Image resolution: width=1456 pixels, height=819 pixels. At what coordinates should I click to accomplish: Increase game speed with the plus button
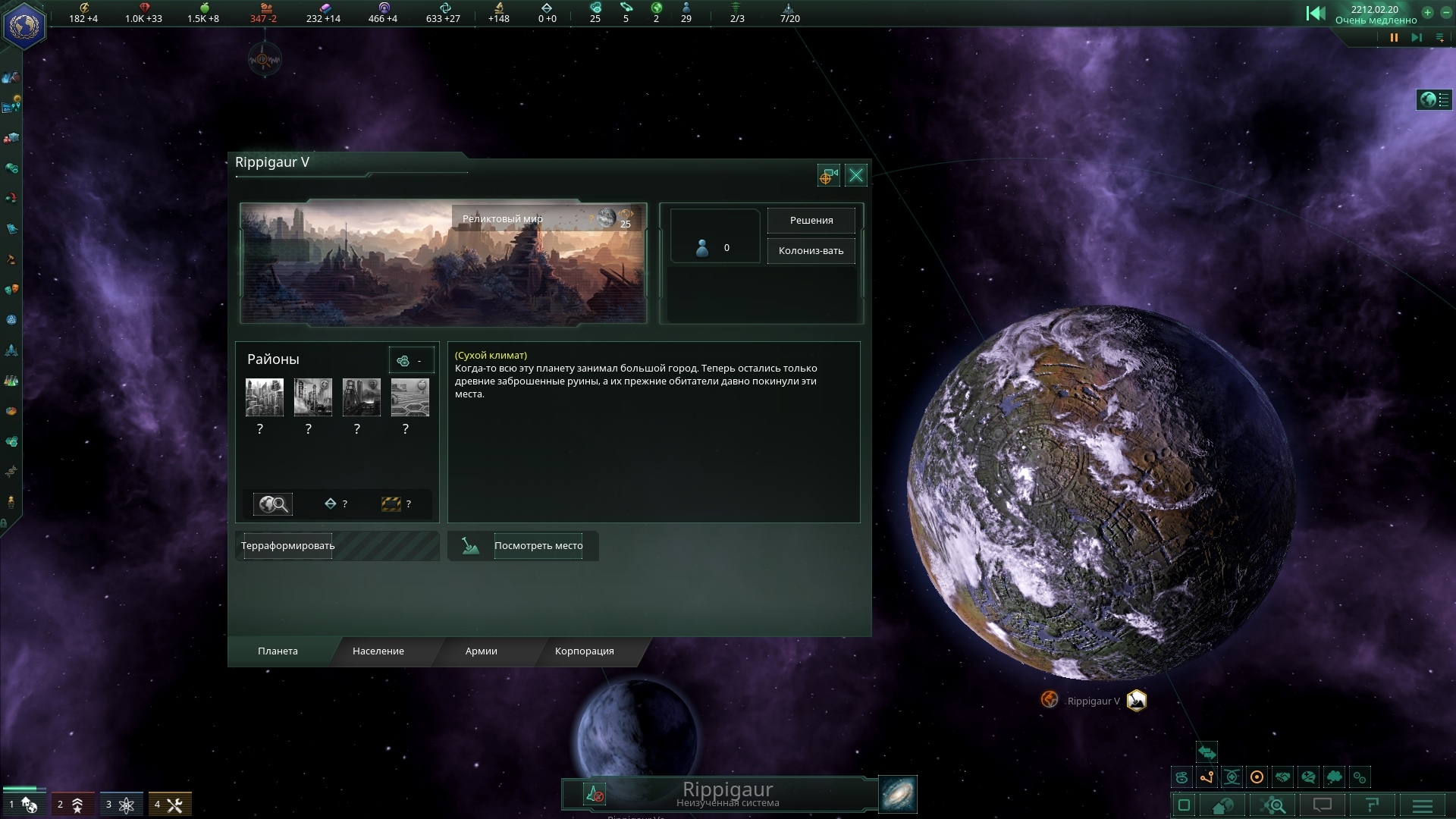tap(1427, 12)
